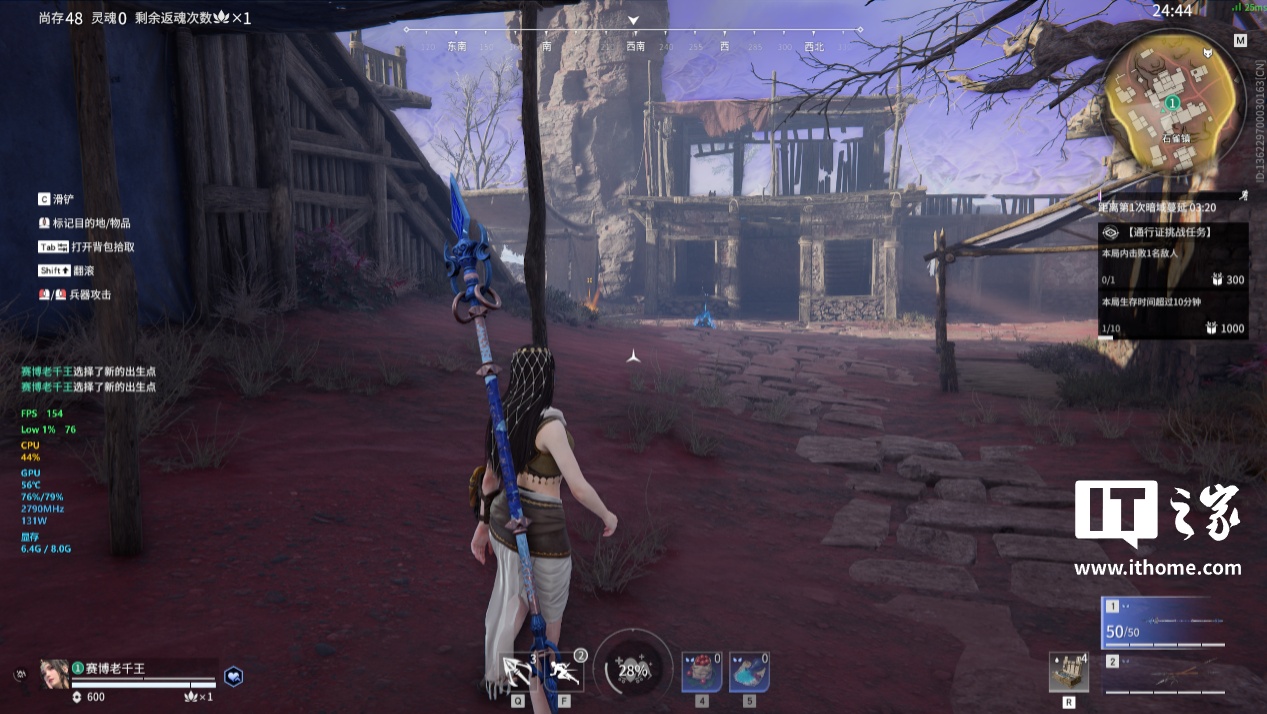Viewport: 1267px width, 714px height.
Task: Click the 28% circular gauge
Action: (632, 670)
